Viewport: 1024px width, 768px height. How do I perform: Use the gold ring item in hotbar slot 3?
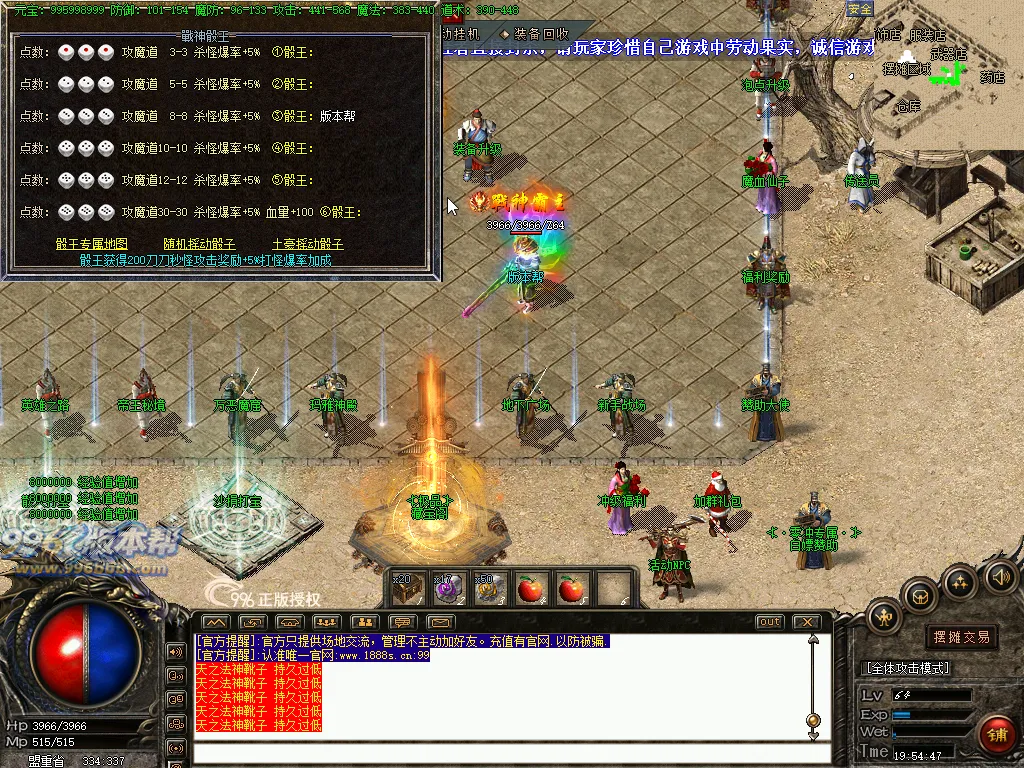[x=489, y=588]
